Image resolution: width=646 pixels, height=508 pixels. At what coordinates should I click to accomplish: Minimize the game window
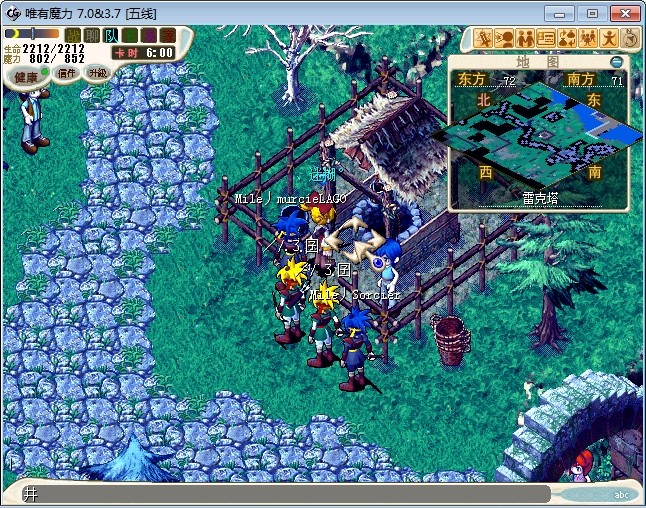(x=563, y=13)
